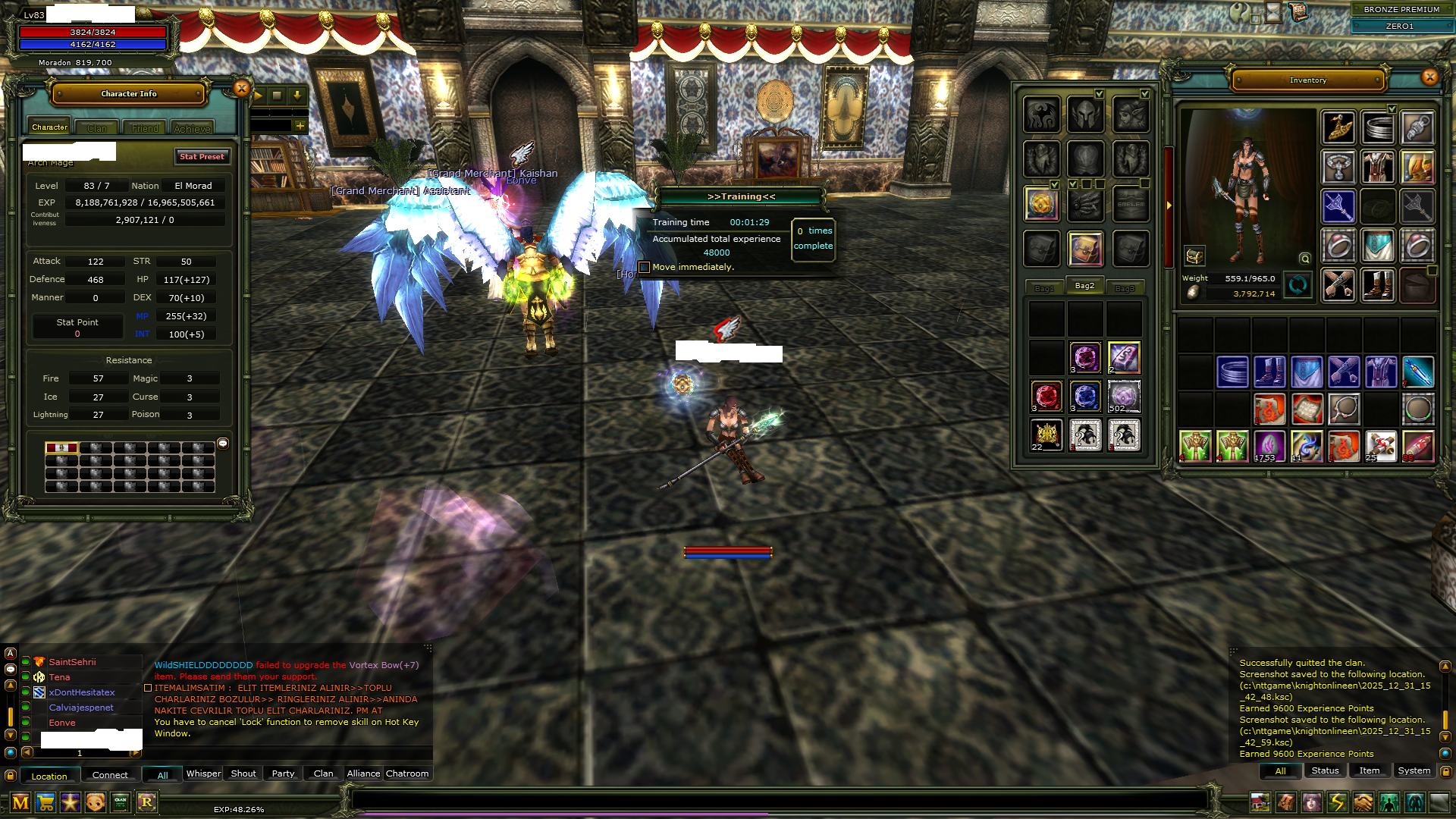Open the Bag3 inventory tab
The image size is (1456, 819).
[1125, 287]
